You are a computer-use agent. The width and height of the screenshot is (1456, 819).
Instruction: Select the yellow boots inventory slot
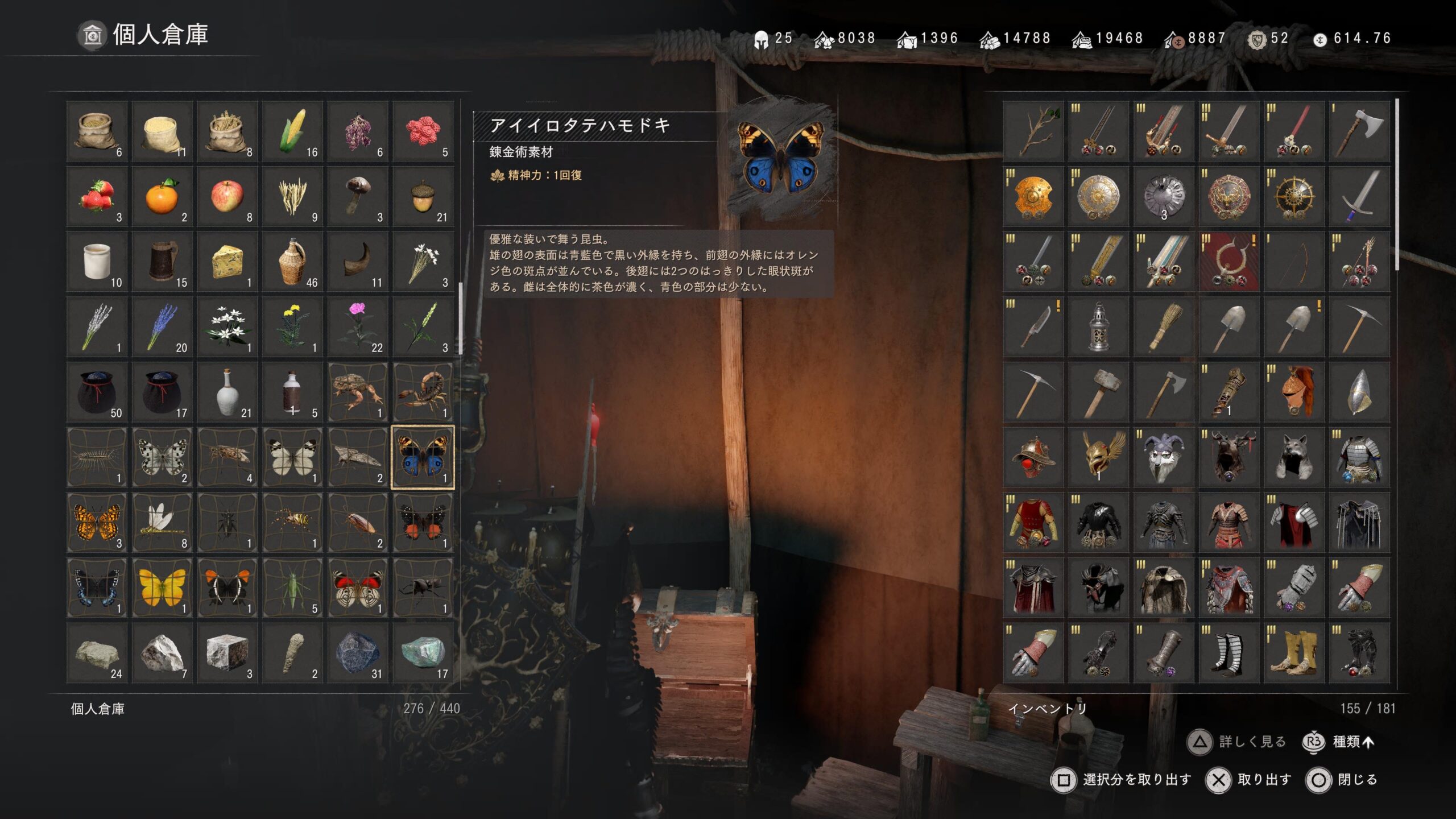tap(1294, 653)
